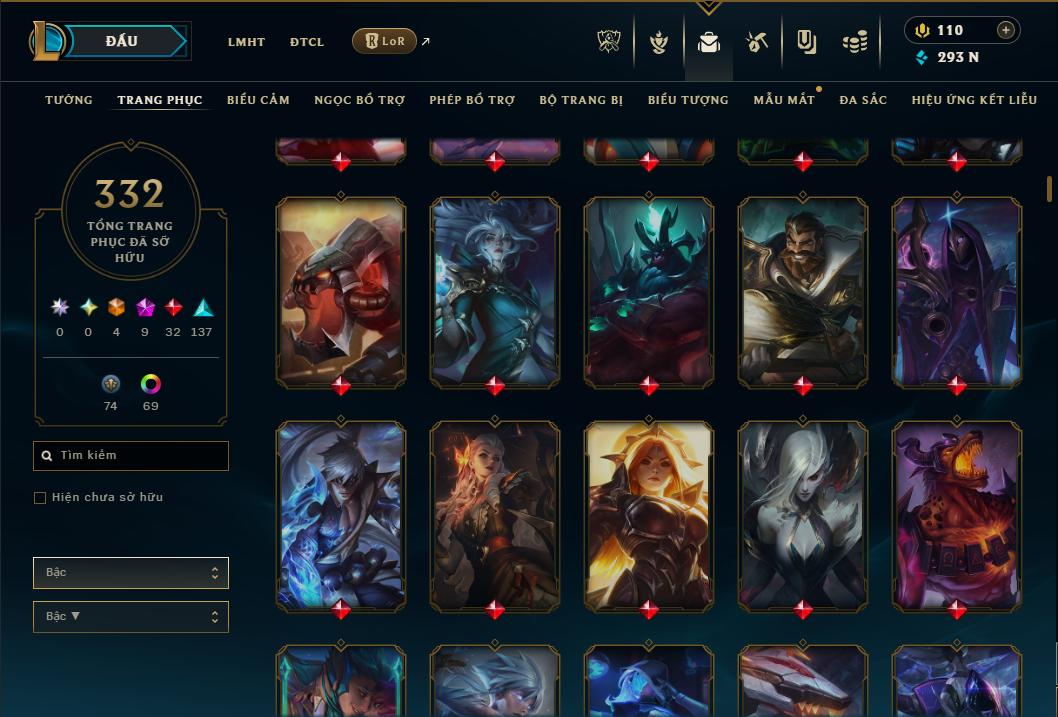Tick the Hiện chưa sở hữu checkbox
This screenshot has width=1058, height=717.
[x=40, y=498]
